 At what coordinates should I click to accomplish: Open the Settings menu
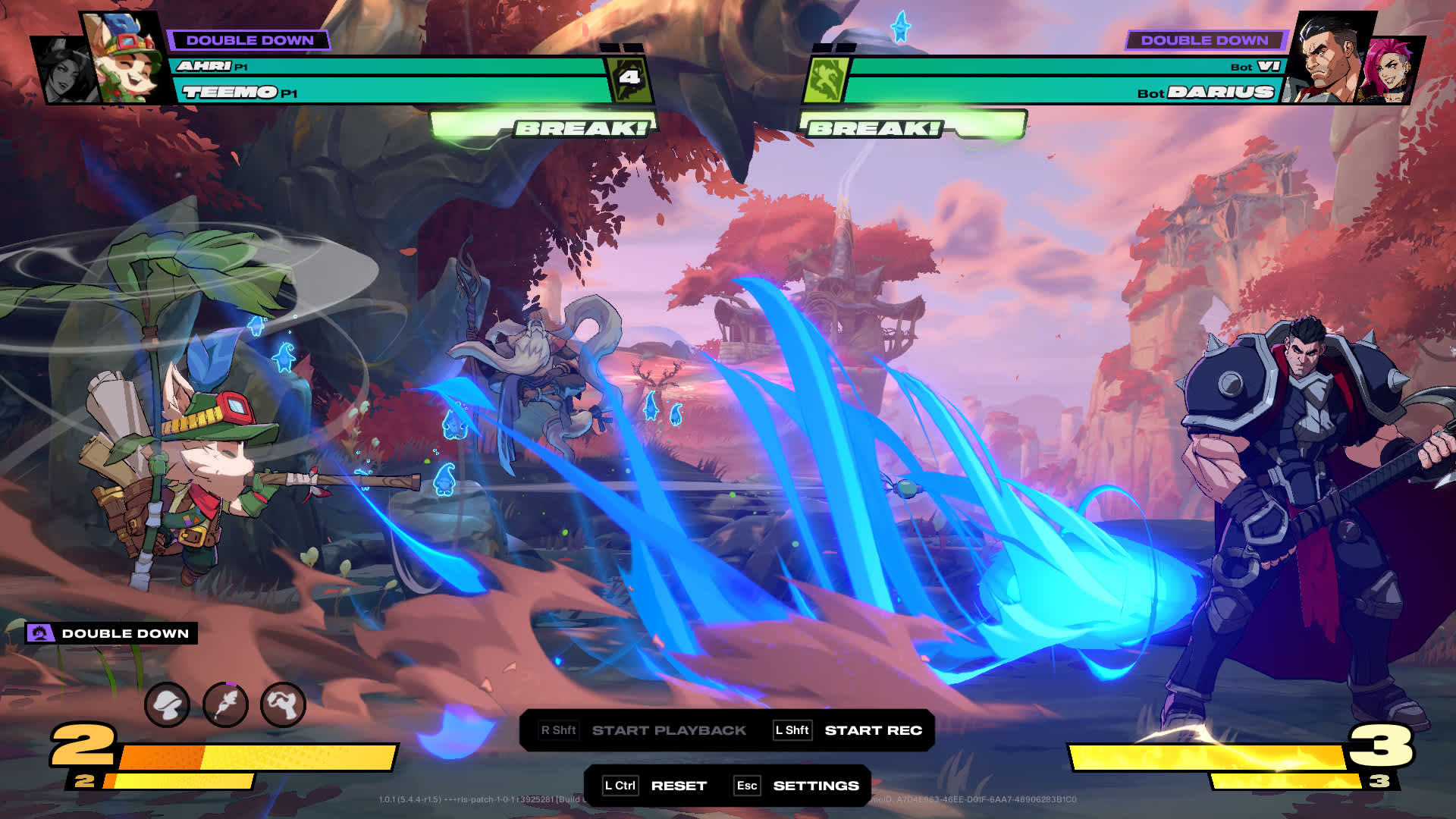[x=815, y=786]
